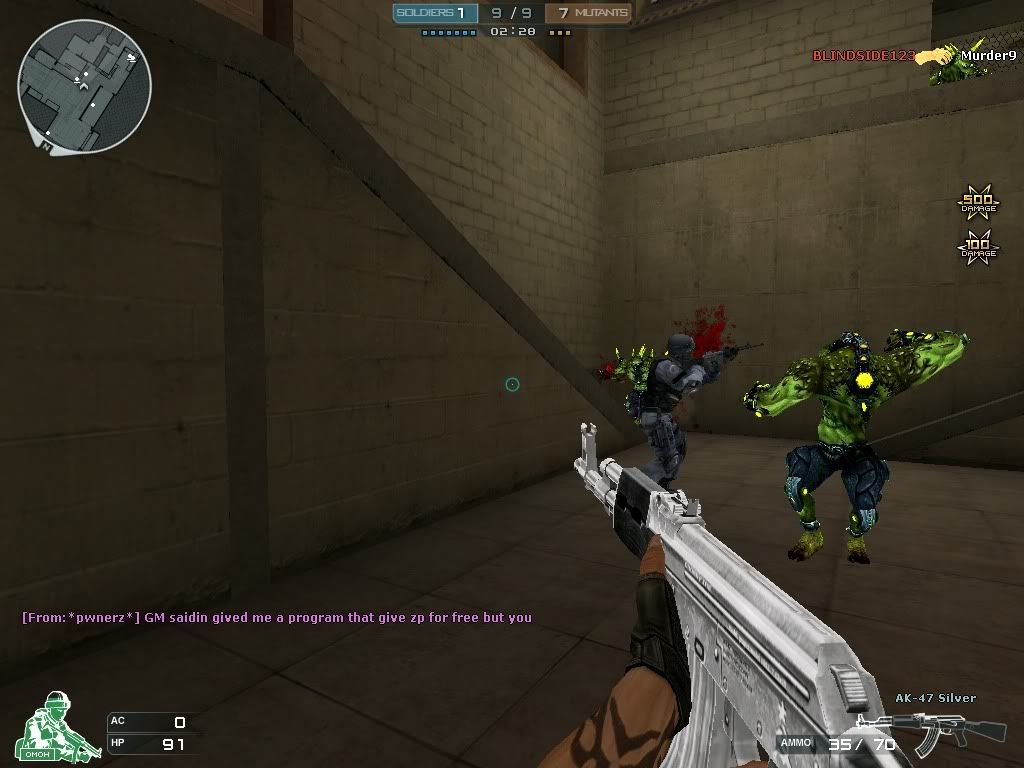Click the 500 damage badge
Screen dimensions: 1024x768
click(978, 204)
